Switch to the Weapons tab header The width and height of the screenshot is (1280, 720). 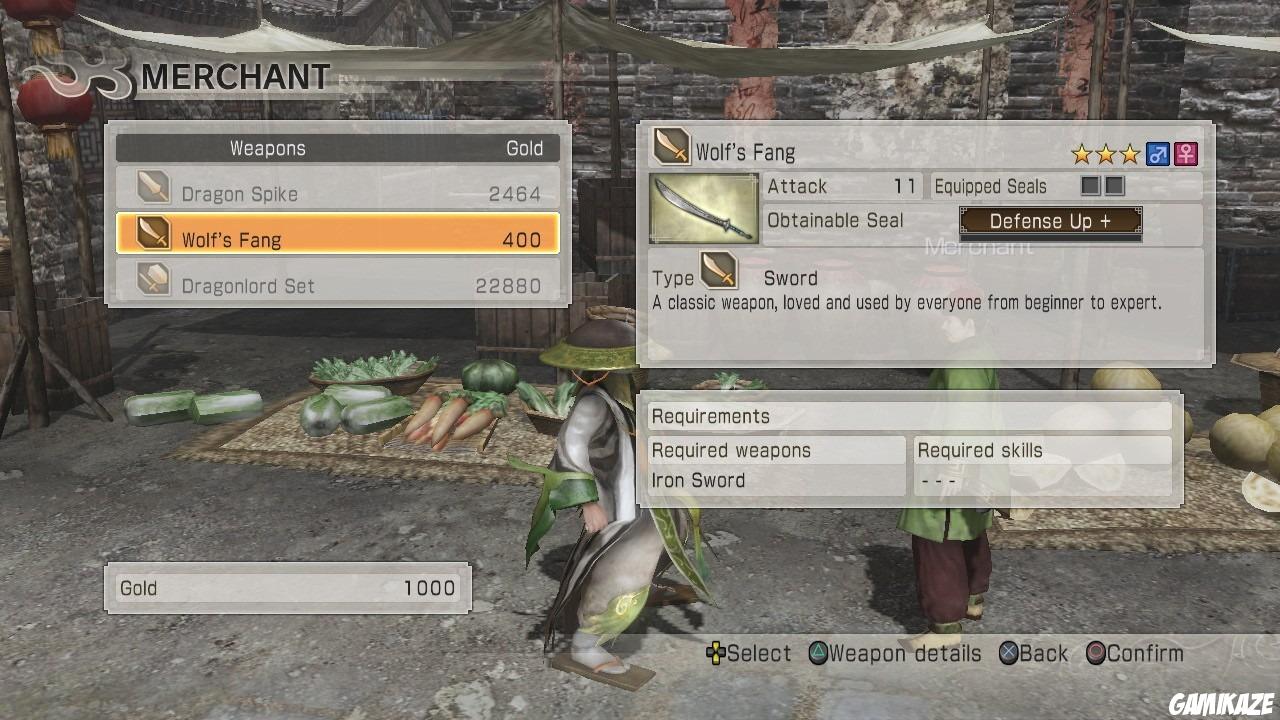(x=267, y=148)
